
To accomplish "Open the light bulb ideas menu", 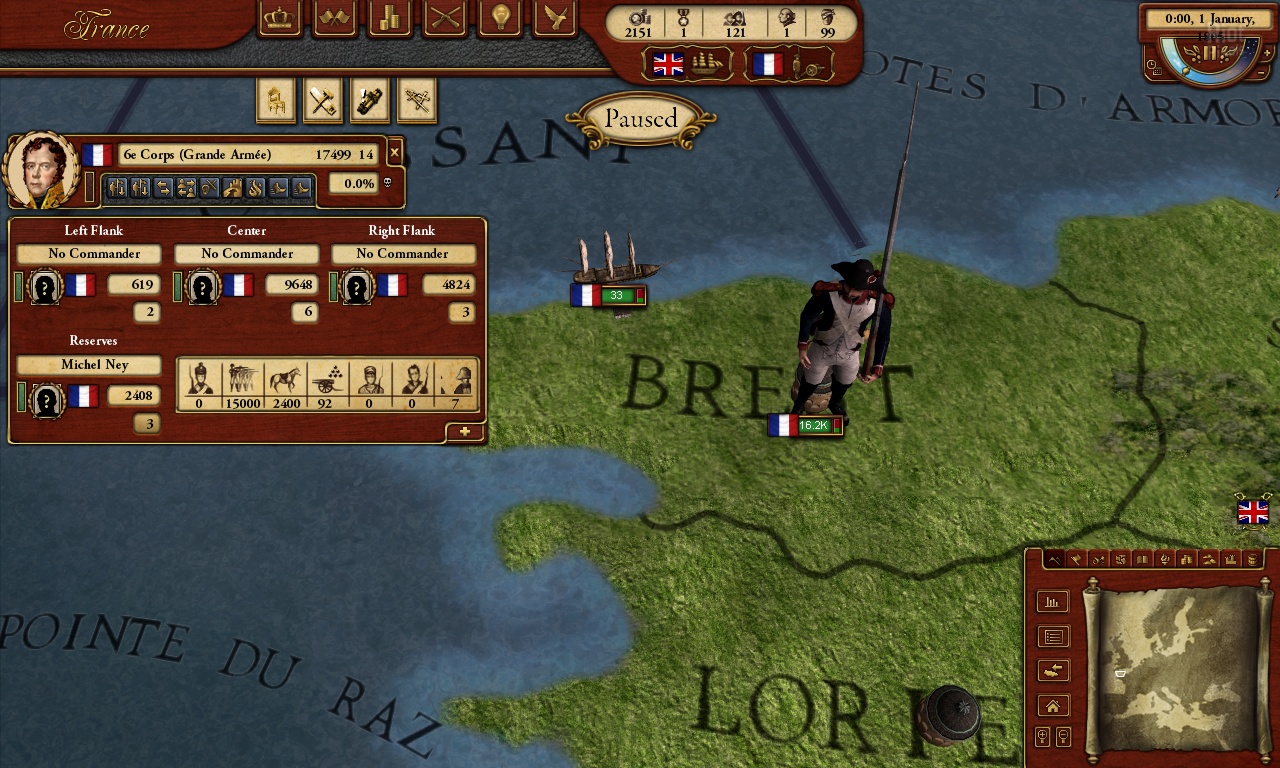I will (x=500, y=18).
